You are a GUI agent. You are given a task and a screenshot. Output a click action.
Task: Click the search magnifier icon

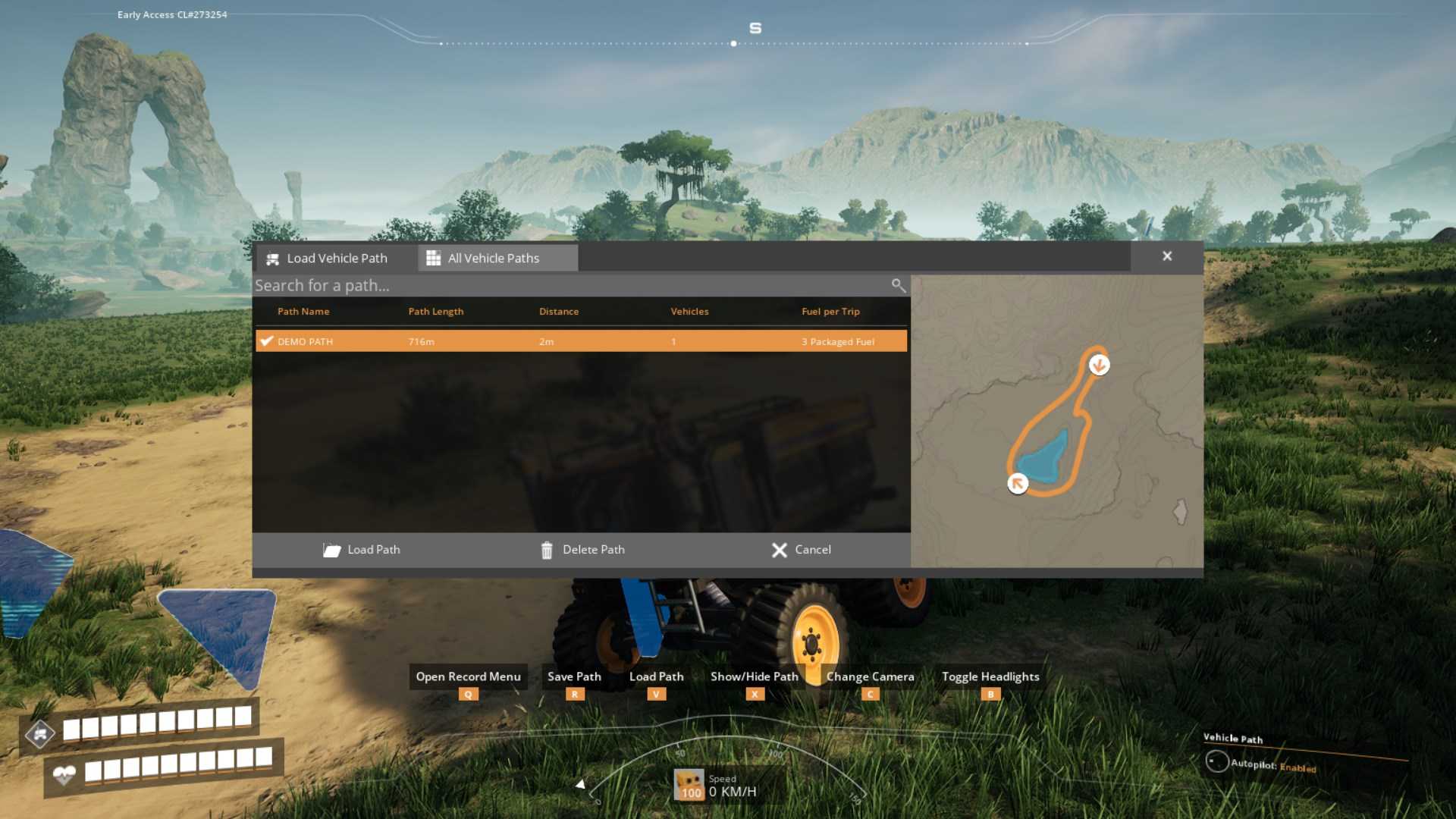tap(898, 286)
